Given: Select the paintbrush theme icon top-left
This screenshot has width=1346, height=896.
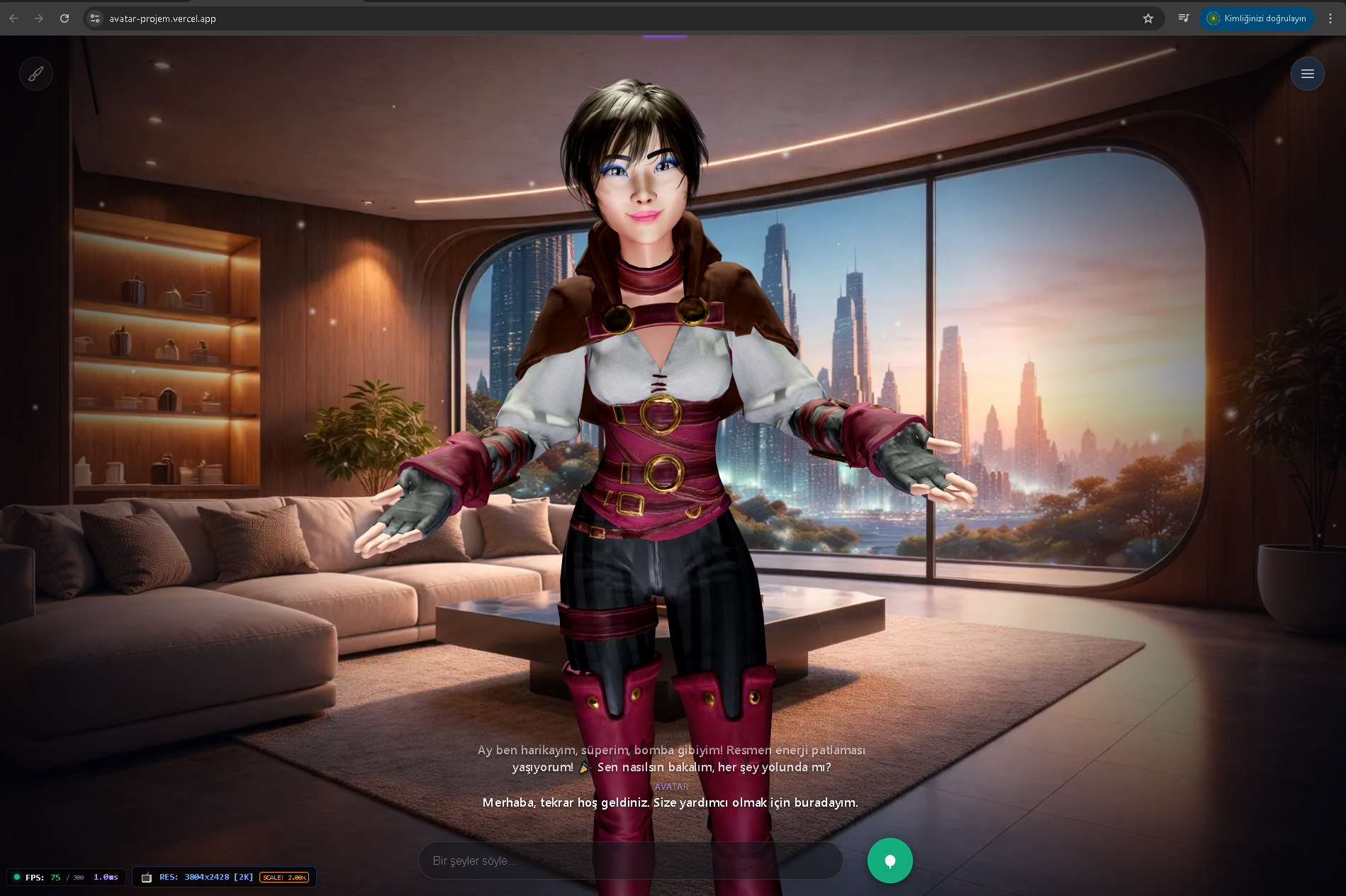Looking at the screenshot, I should tap(36, 73).
